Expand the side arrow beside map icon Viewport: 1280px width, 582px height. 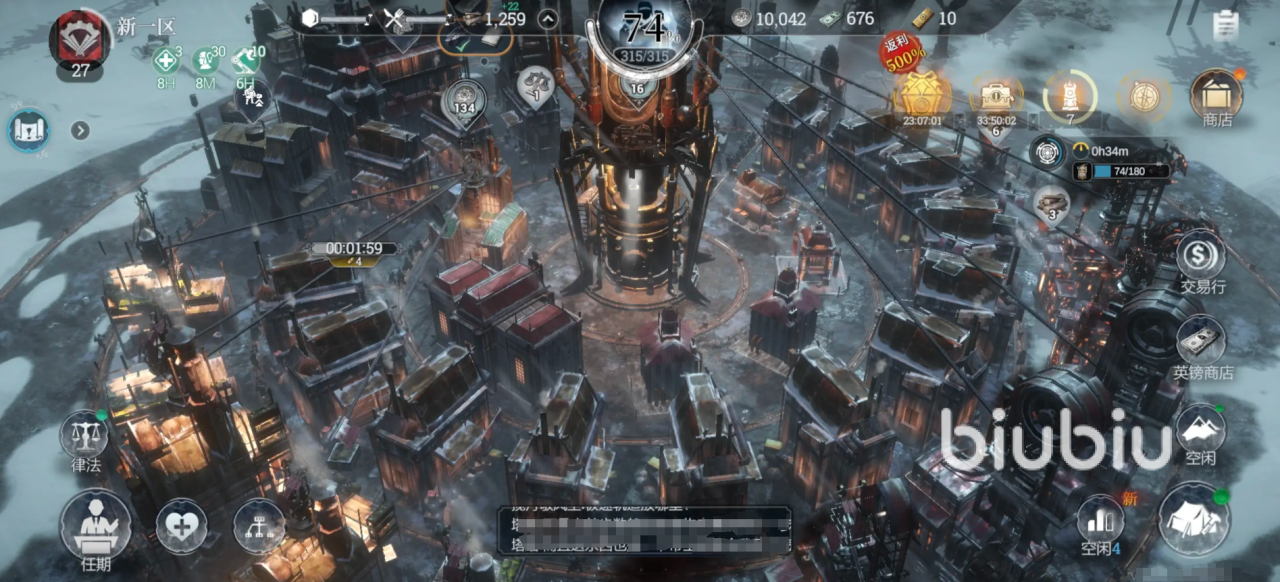(x=80, y=130)
